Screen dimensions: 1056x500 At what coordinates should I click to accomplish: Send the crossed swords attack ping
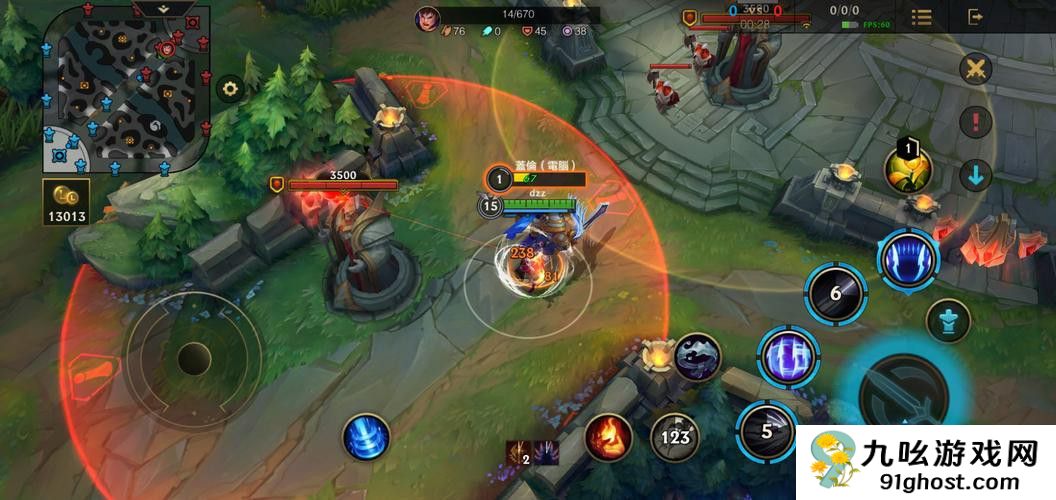coord(975,69)
